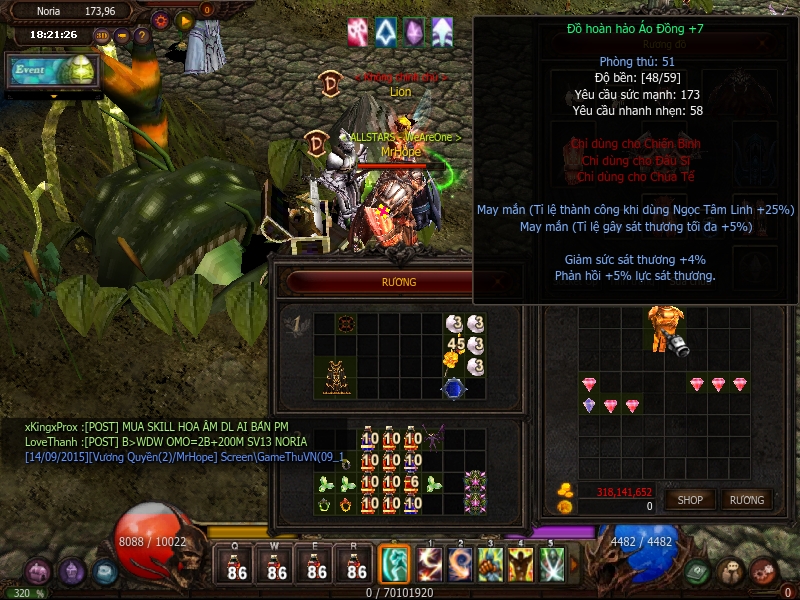Activate skill slot number 1
The width and height of the screenshot is (800, 600).
pos(431,564)
